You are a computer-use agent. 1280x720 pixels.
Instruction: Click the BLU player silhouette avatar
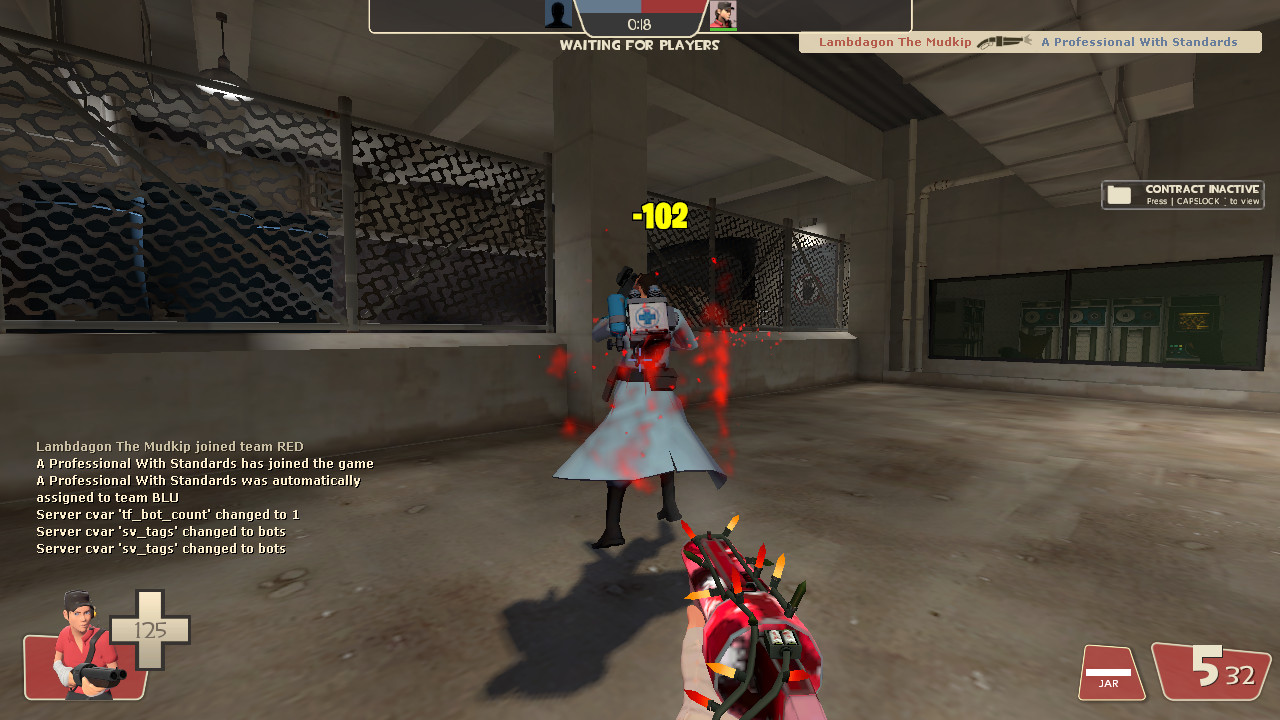click(x=558, y=14)
